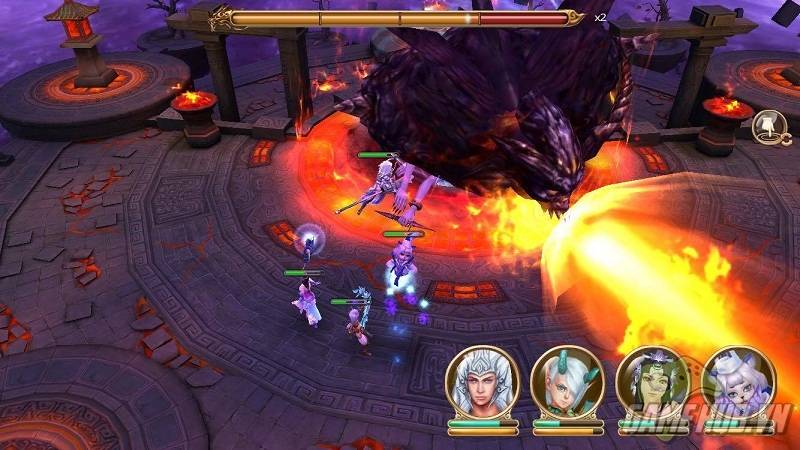Choose the green-skinned hero portrait

(651, 384)
